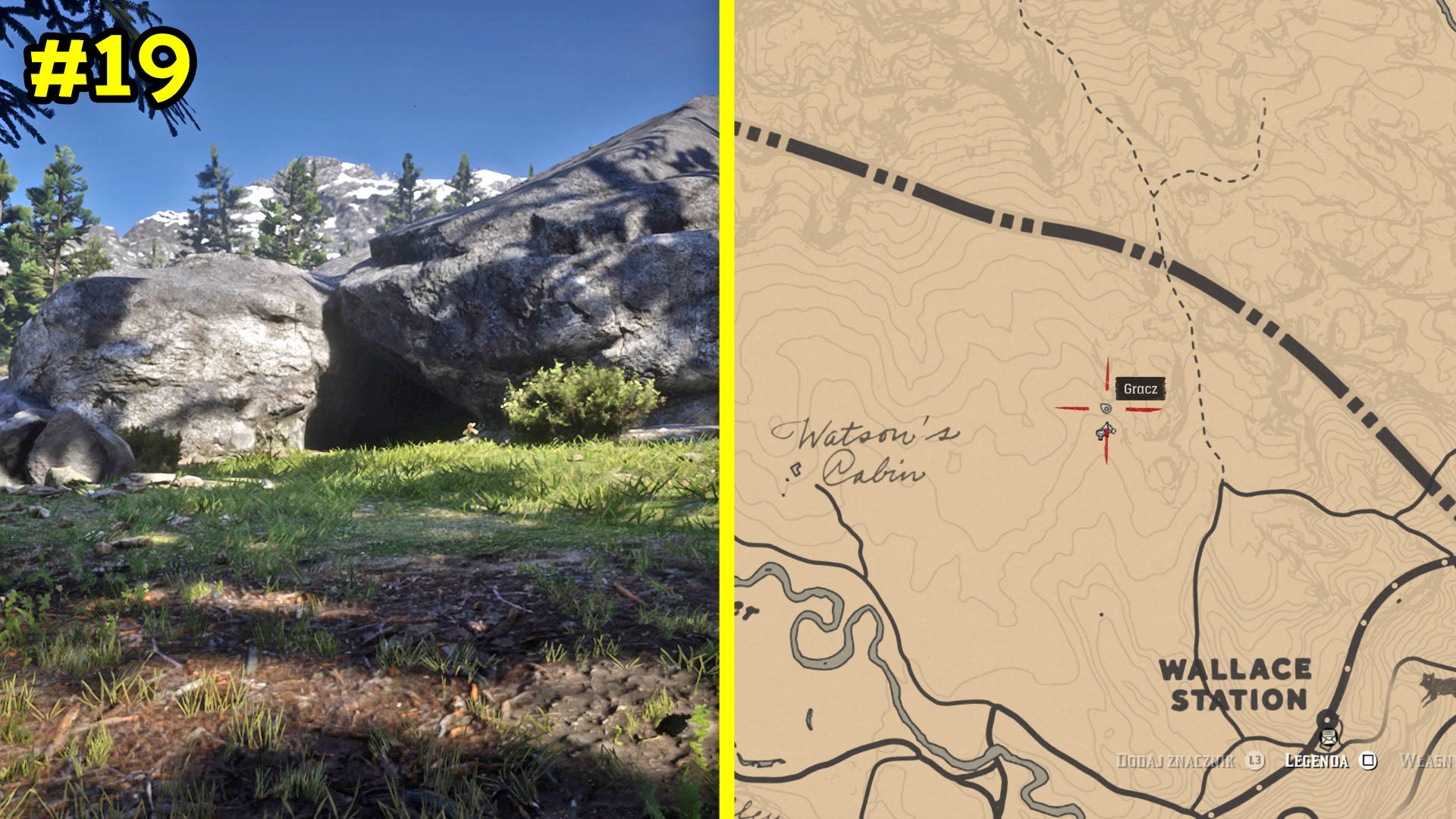The height and width of the screenshot is (819, 1456).
Task: Click the eye-shaped waypoint marker beside Gracz
Action: click(1106, 408)
